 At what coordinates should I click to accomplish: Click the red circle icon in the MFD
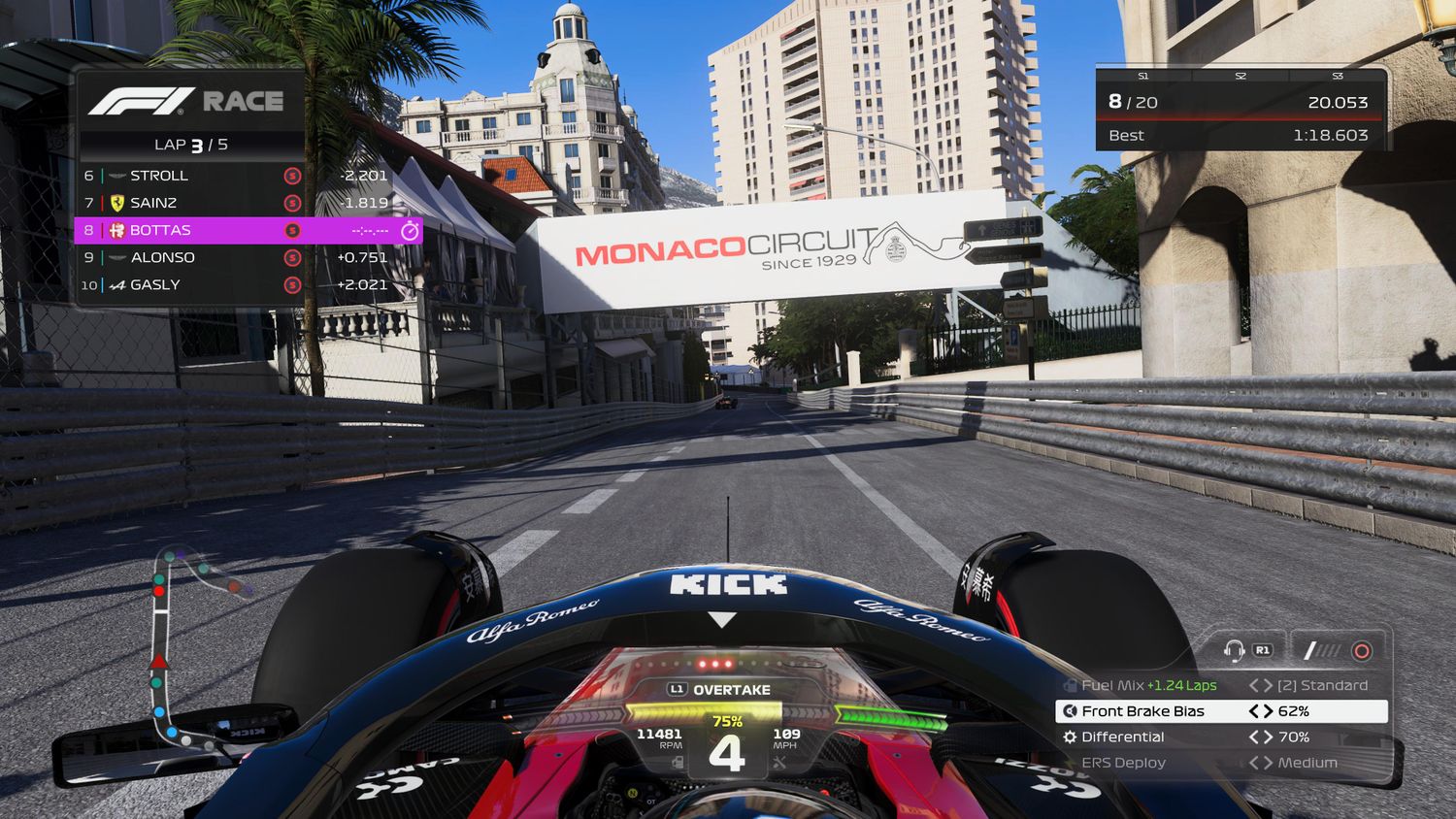click(1362, 650)
